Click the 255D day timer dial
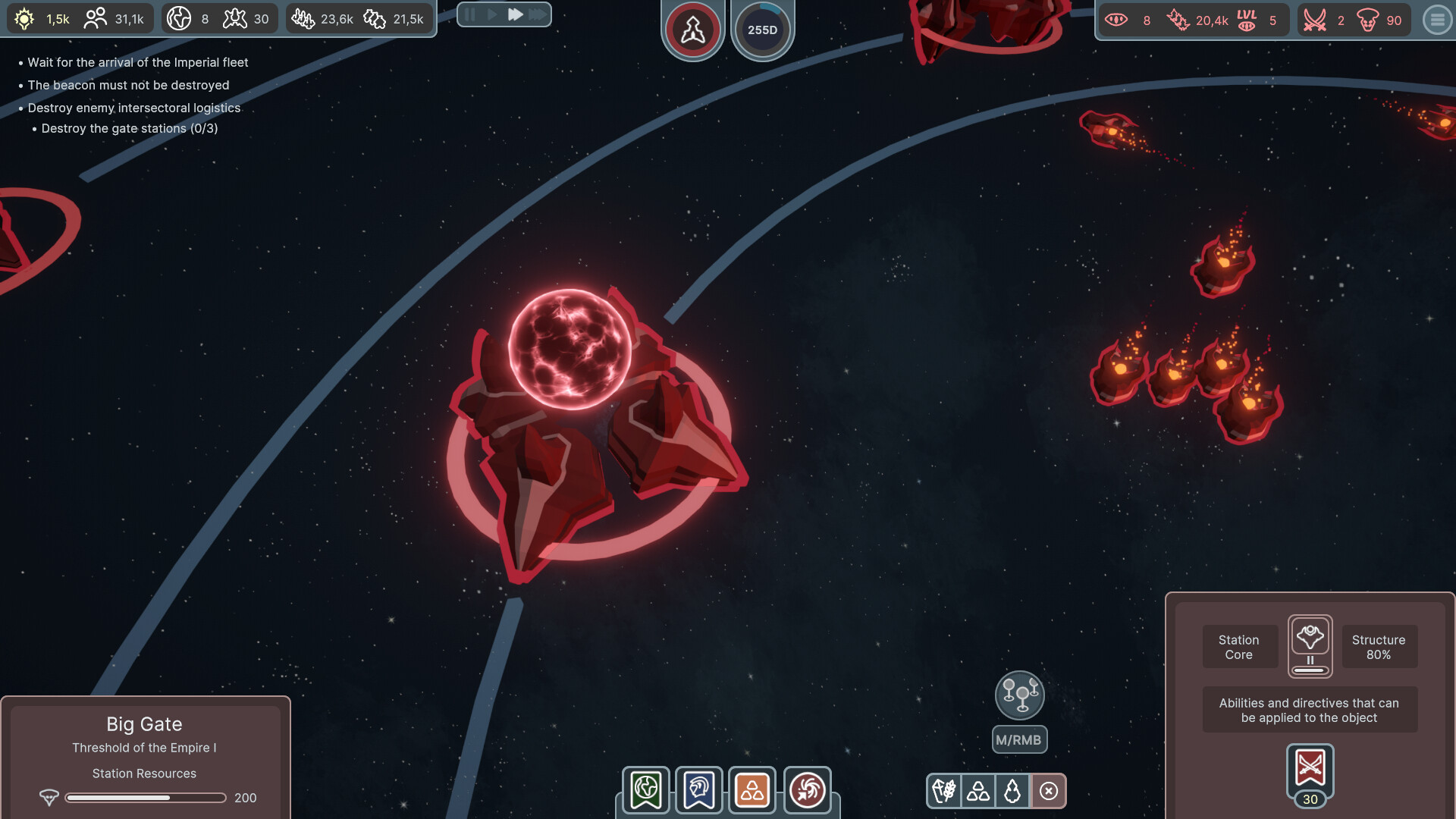1456x819 pixels. [x=762, y=30]
